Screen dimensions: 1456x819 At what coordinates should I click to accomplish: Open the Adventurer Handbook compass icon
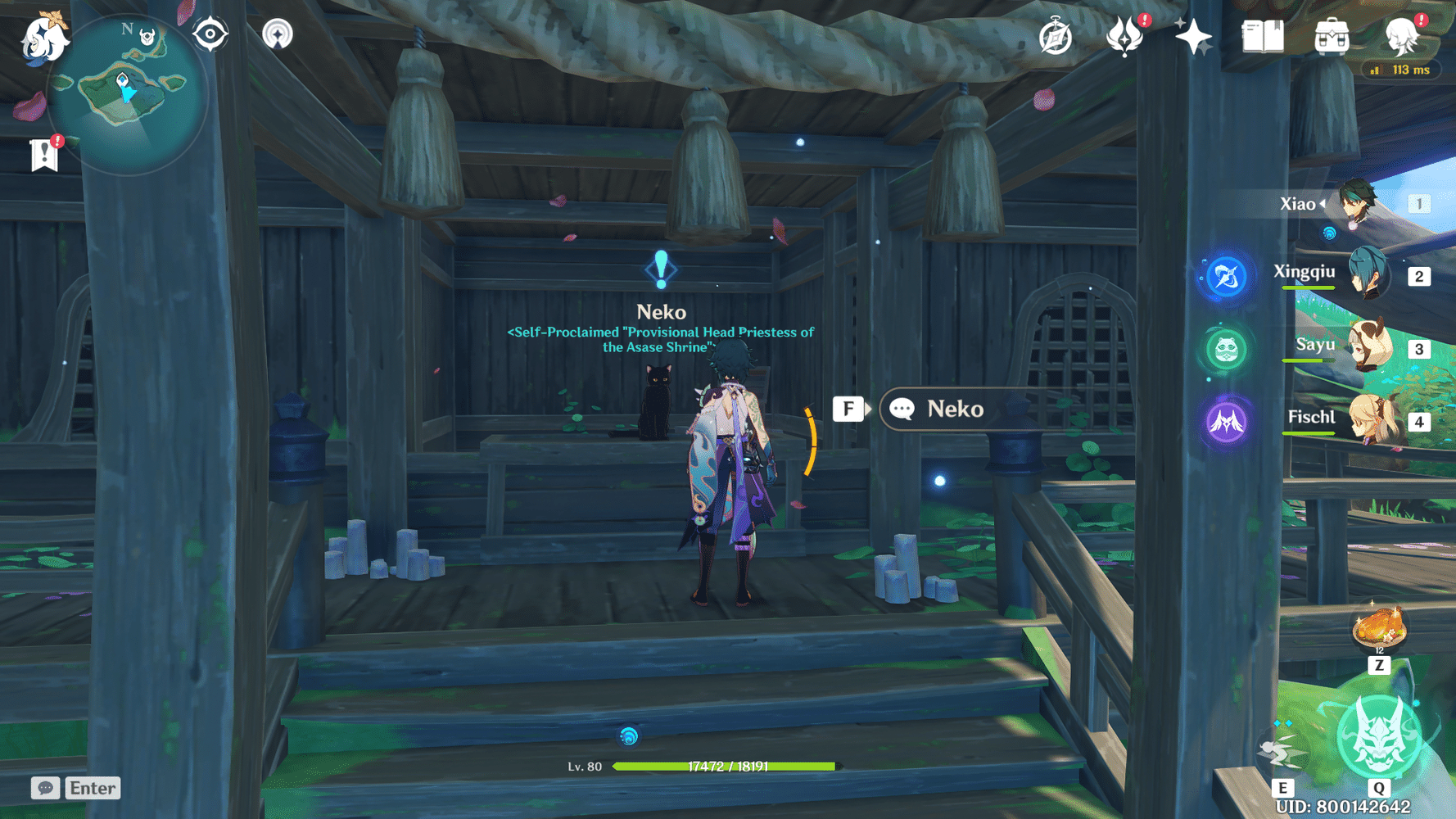tap(1056, 36)
